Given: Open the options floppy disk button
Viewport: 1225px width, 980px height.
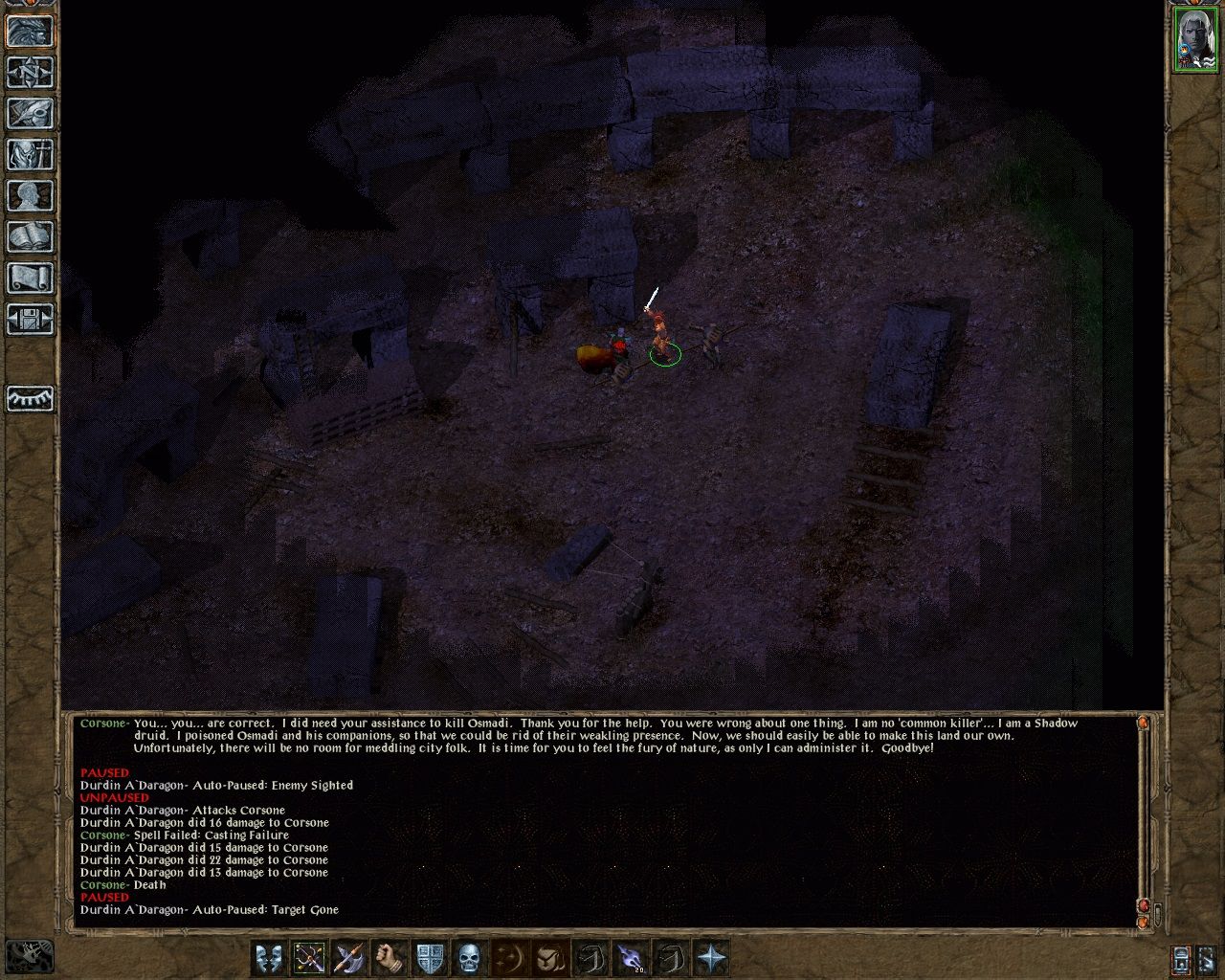Looking at the screenshot, I should pos(31,320).
